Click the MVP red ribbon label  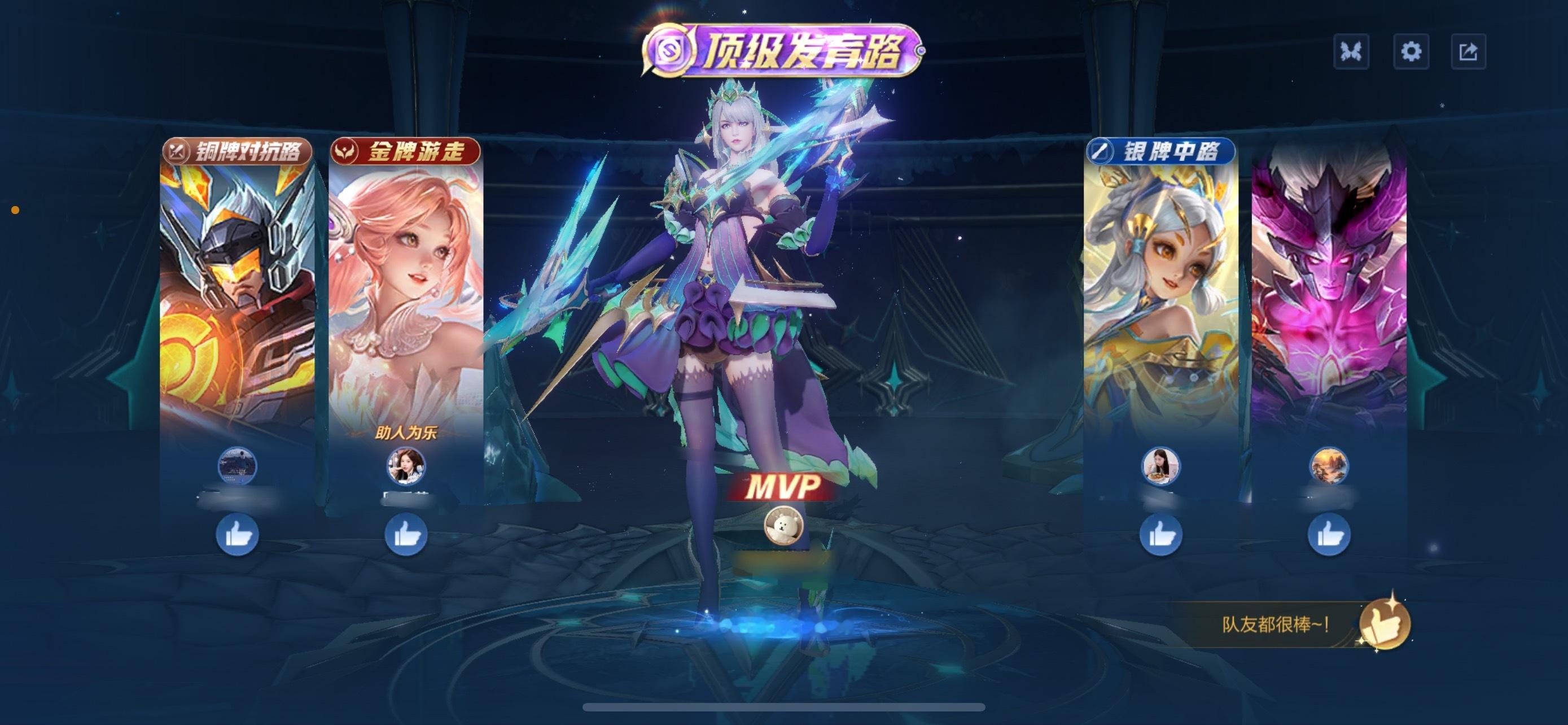click(x=784, y=487)
